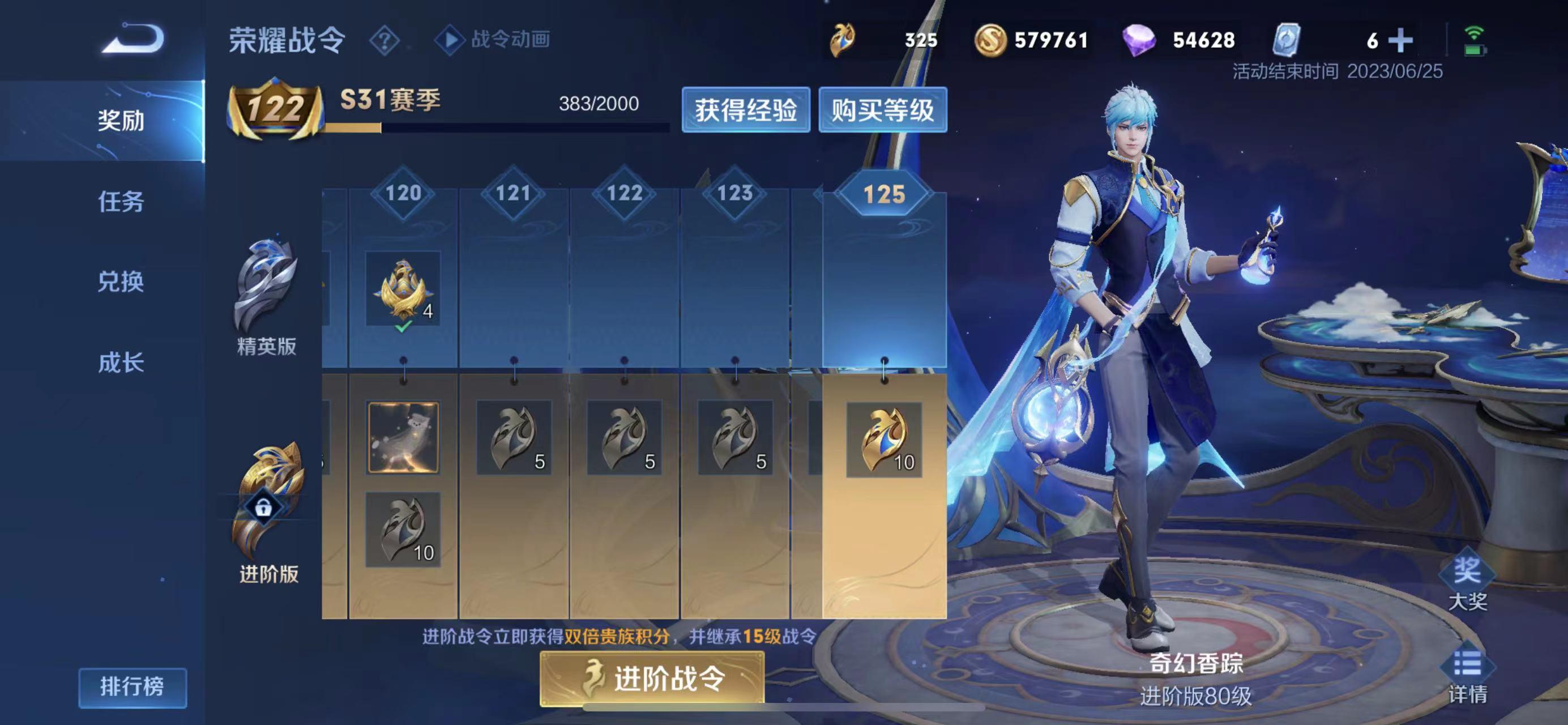Add more tickets with the plus button
Image resolution: width=1568 pixels, height=725 pixels.
(1400, 40)
